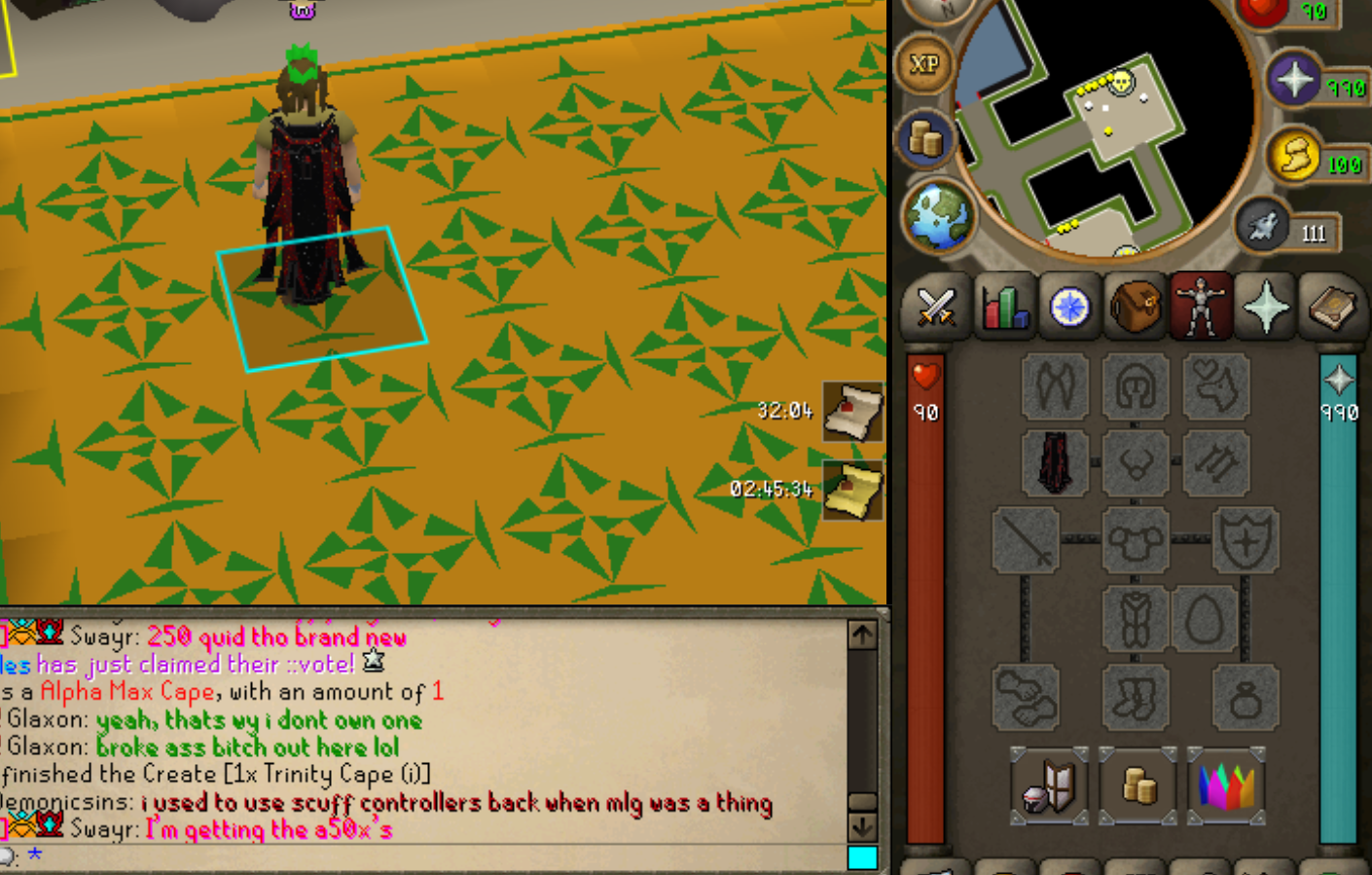
Task: Unequip the cape from its equipment slot
Action: pos(1056,461)
